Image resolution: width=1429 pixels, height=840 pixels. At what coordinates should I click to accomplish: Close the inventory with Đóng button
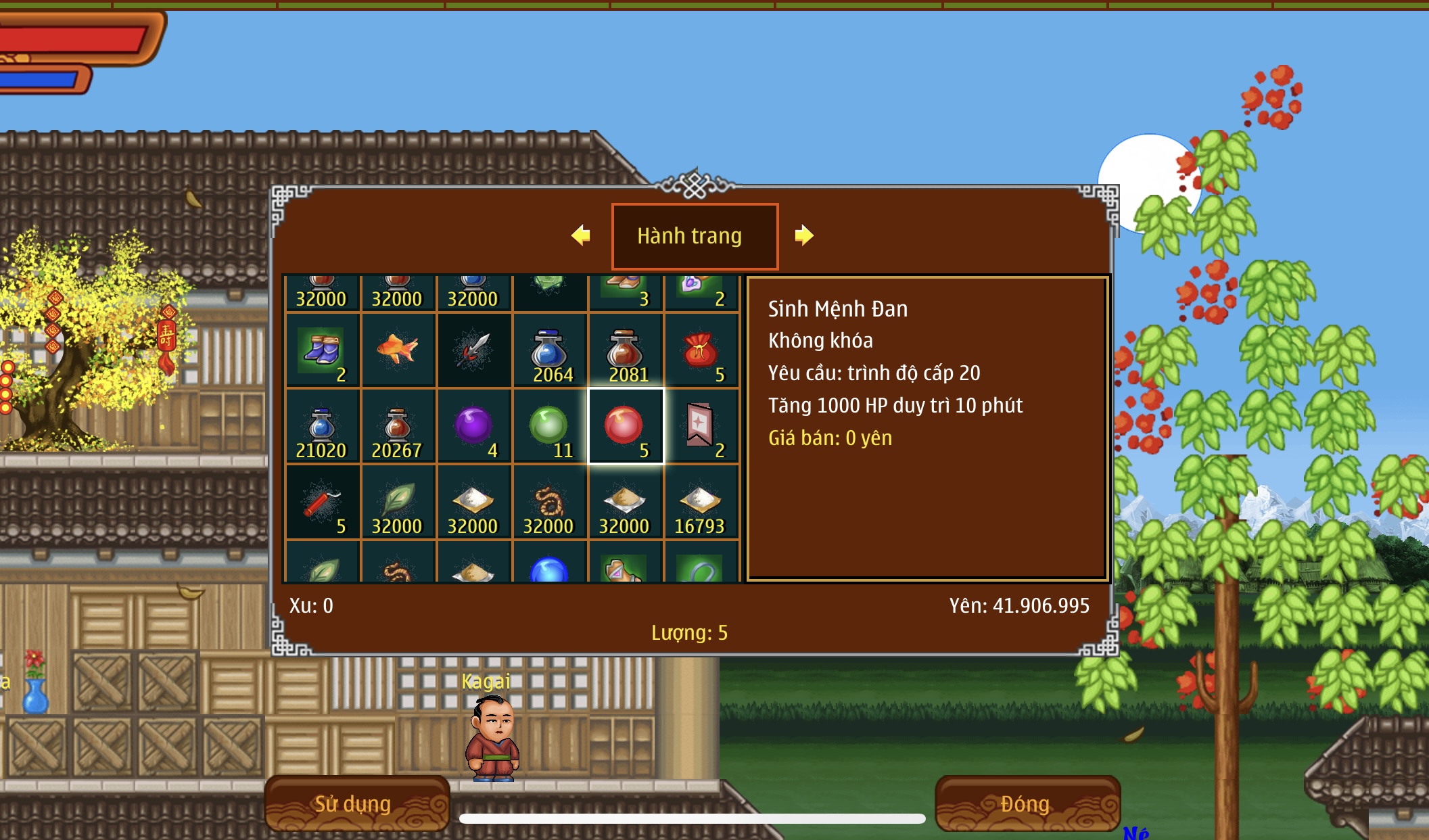coord(1027,803)
